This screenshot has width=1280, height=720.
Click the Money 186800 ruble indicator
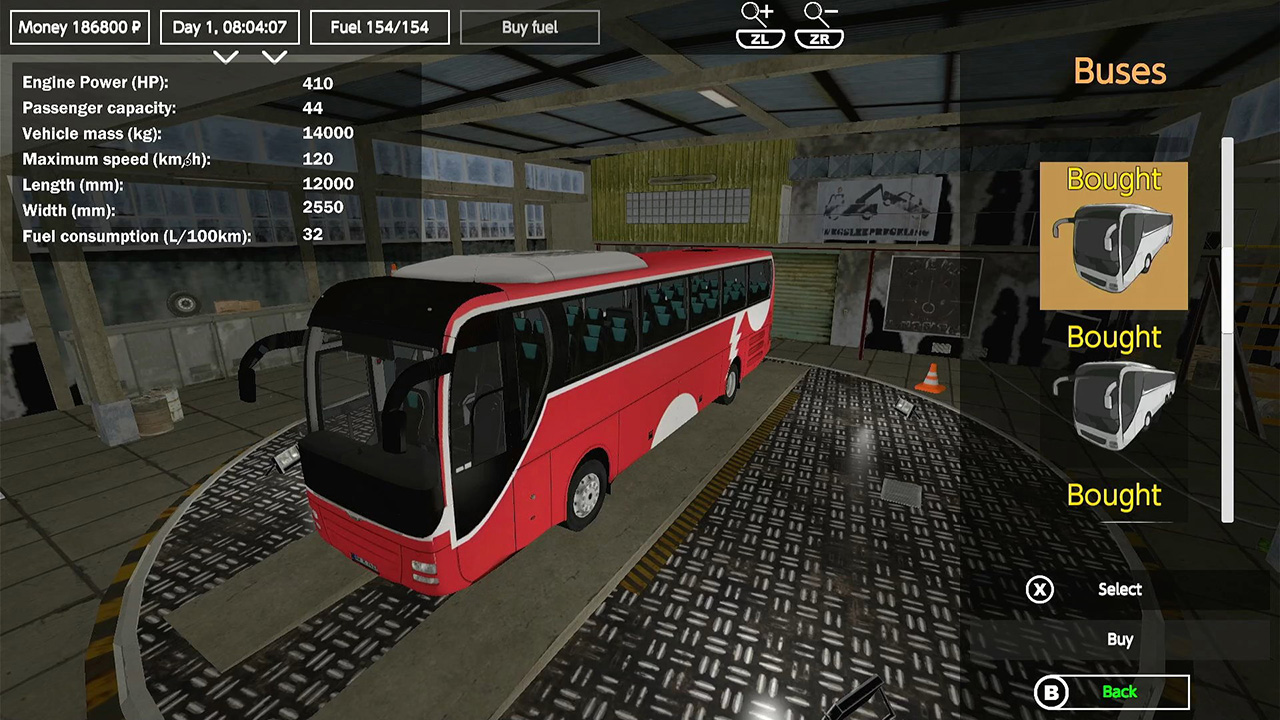(x=79, y=27)
